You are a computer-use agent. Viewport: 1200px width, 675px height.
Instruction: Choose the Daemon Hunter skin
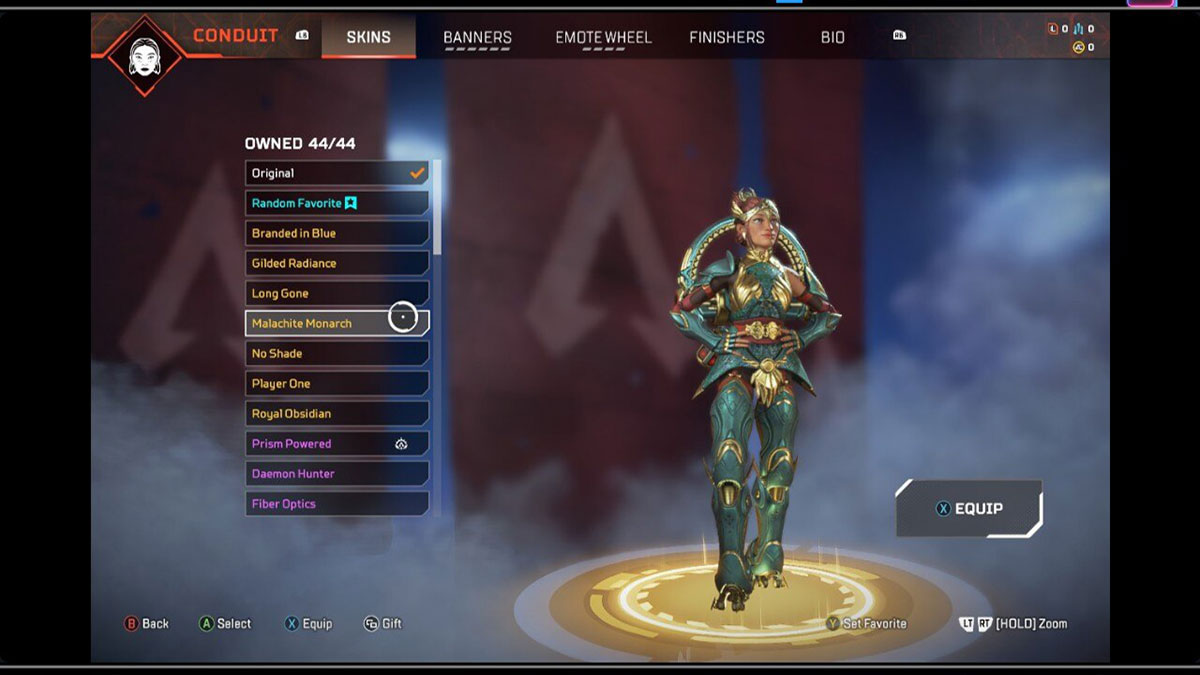pos(336,473)
